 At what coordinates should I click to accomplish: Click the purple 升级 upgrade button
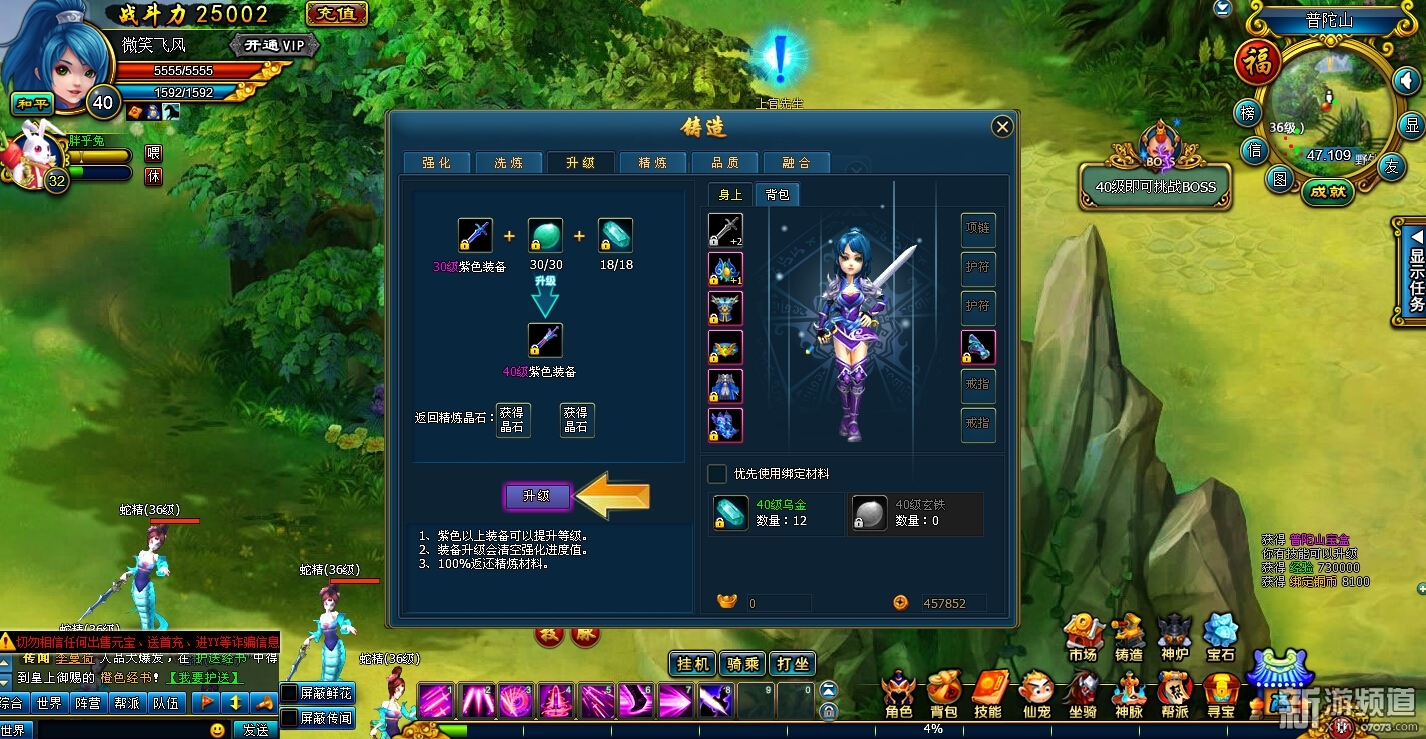(x=537, y=496)
